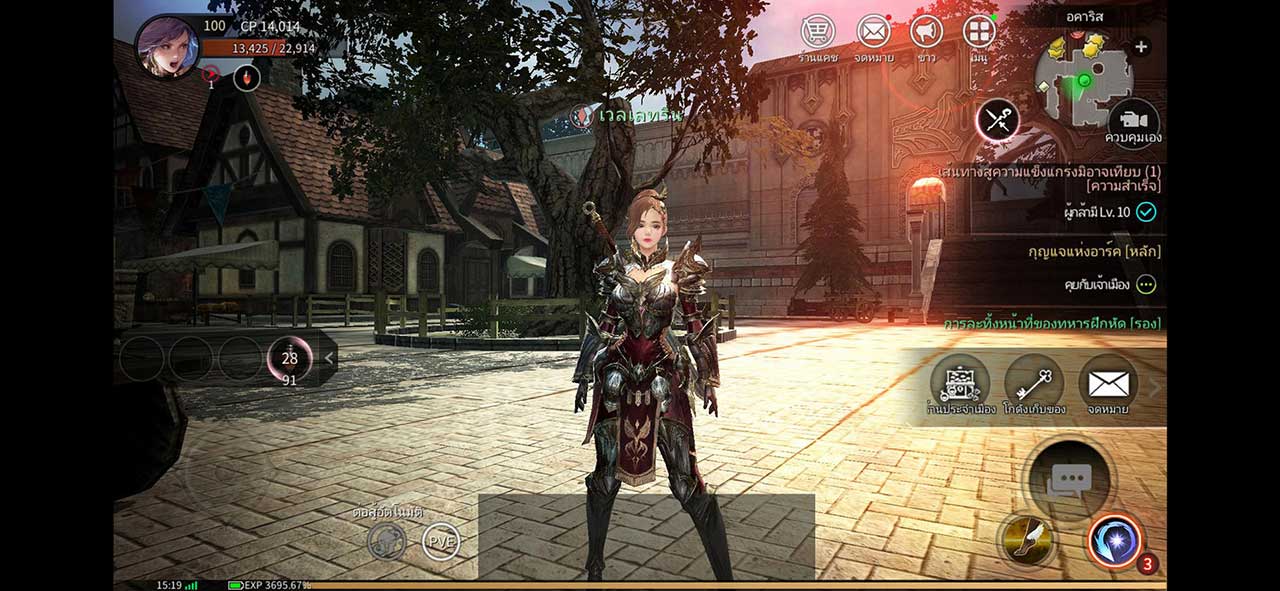This screenshot has width=1280, height=591.
Task: Expand the minimap with the plus button
Action: 1141,47
